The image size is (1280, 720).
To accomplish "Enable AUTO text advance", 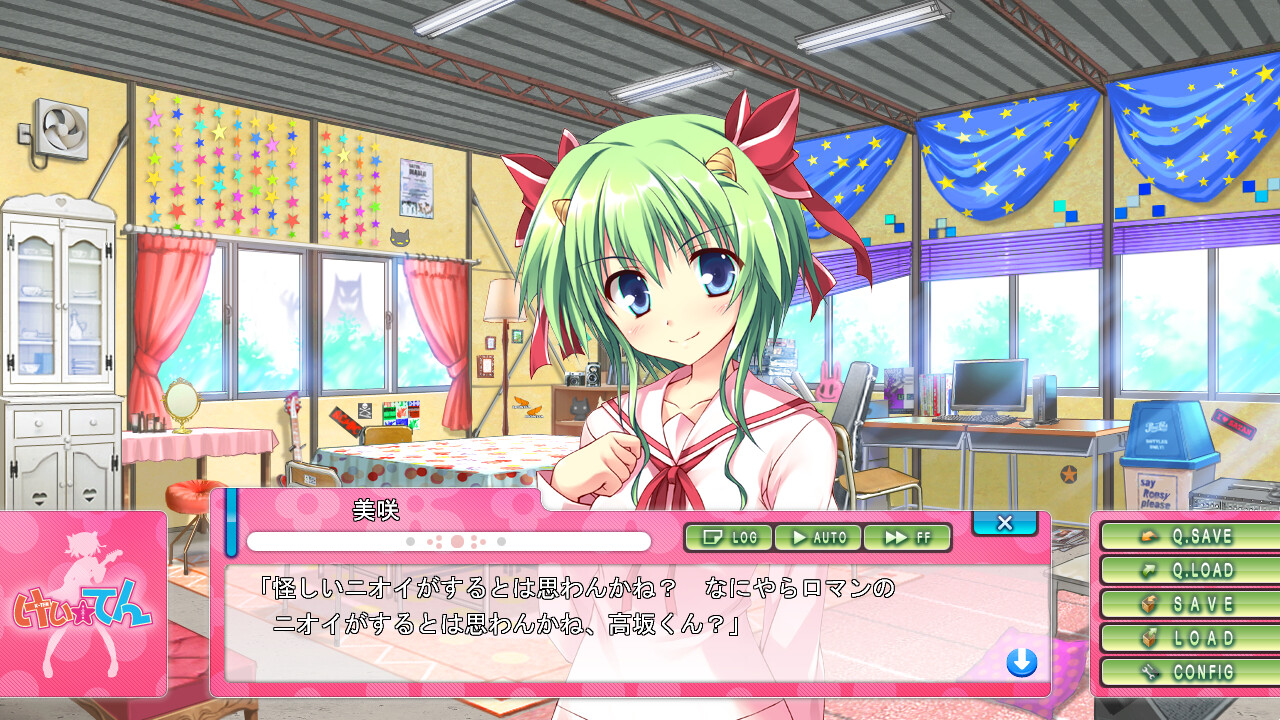I will [x=818, y=537].
